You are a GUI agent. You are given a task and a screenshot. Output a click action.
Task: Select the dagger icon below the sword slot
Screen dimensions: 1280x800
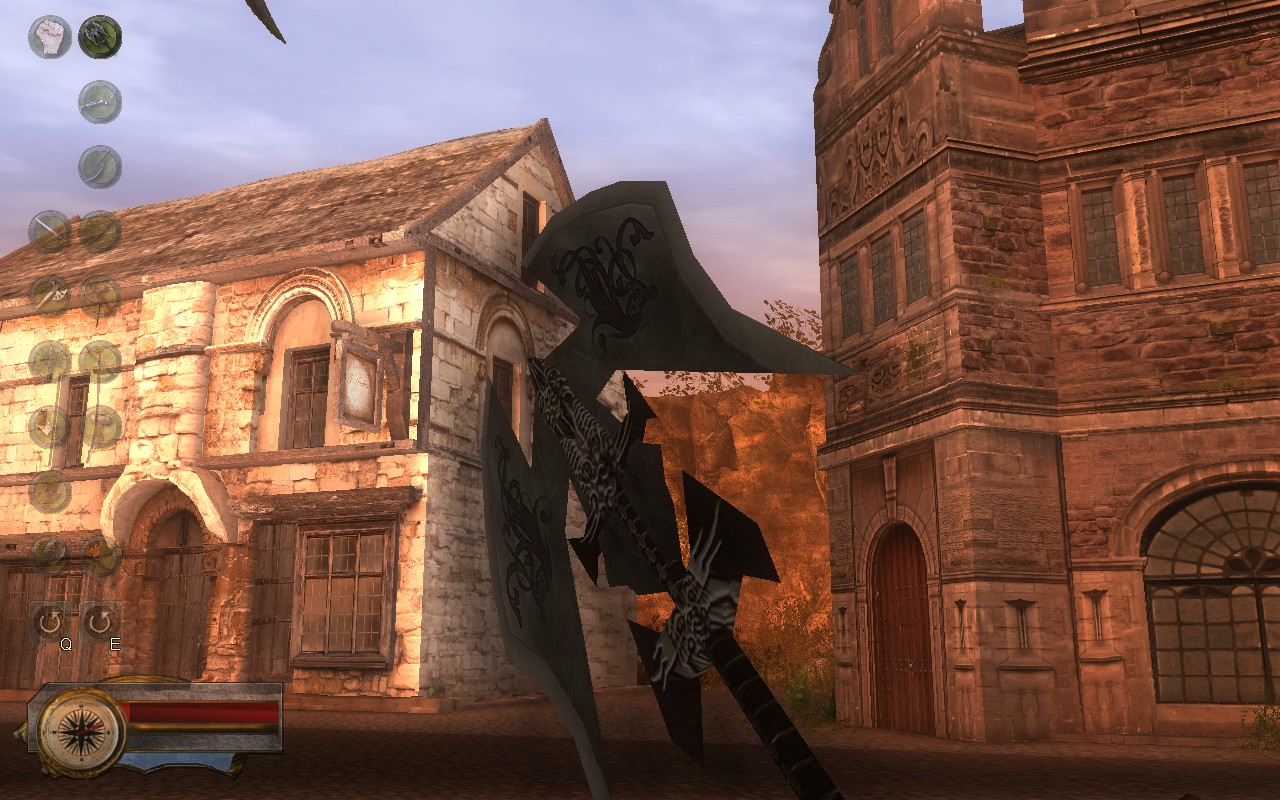click(49, 424)
